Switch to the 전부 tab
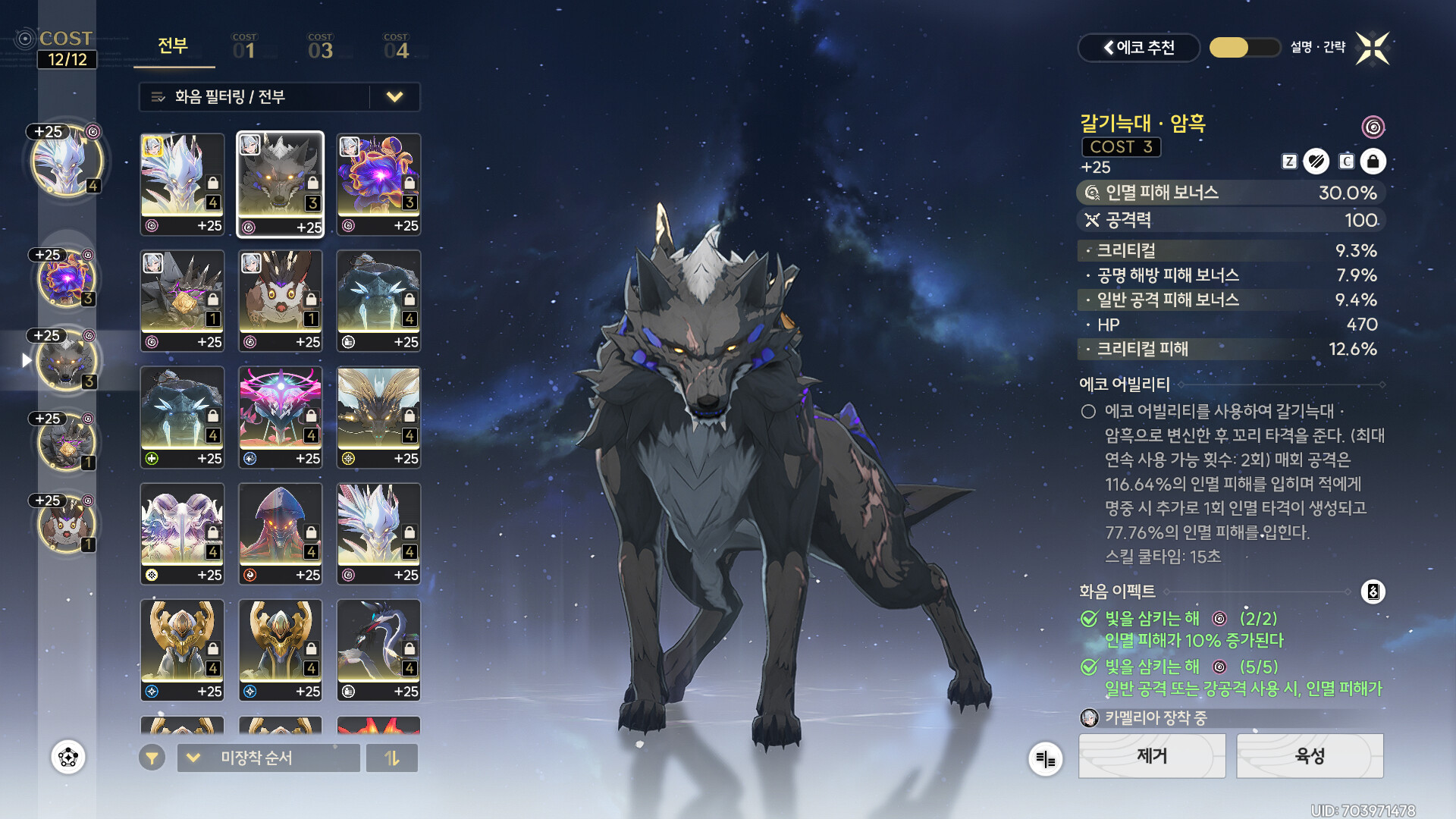Viewport: 1456px width, 819px height. [x=173, y=46]
